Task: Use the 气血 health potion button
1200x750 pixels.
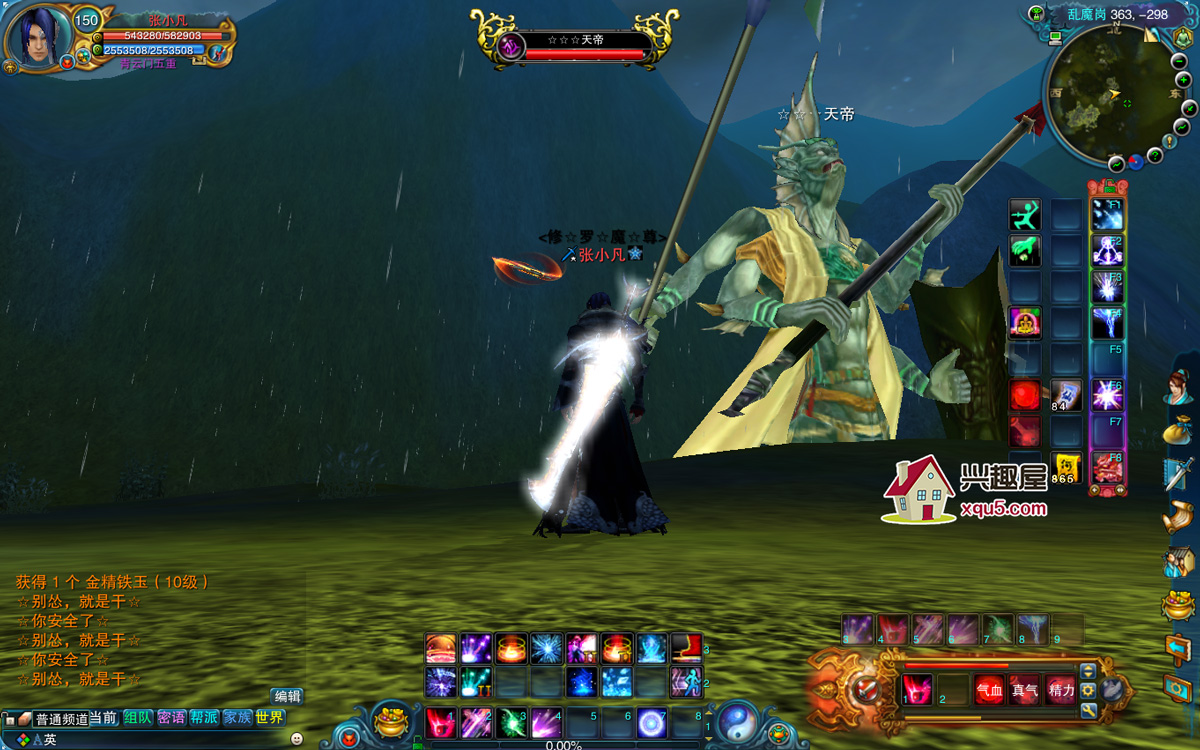Action: [x=989, y=690]
